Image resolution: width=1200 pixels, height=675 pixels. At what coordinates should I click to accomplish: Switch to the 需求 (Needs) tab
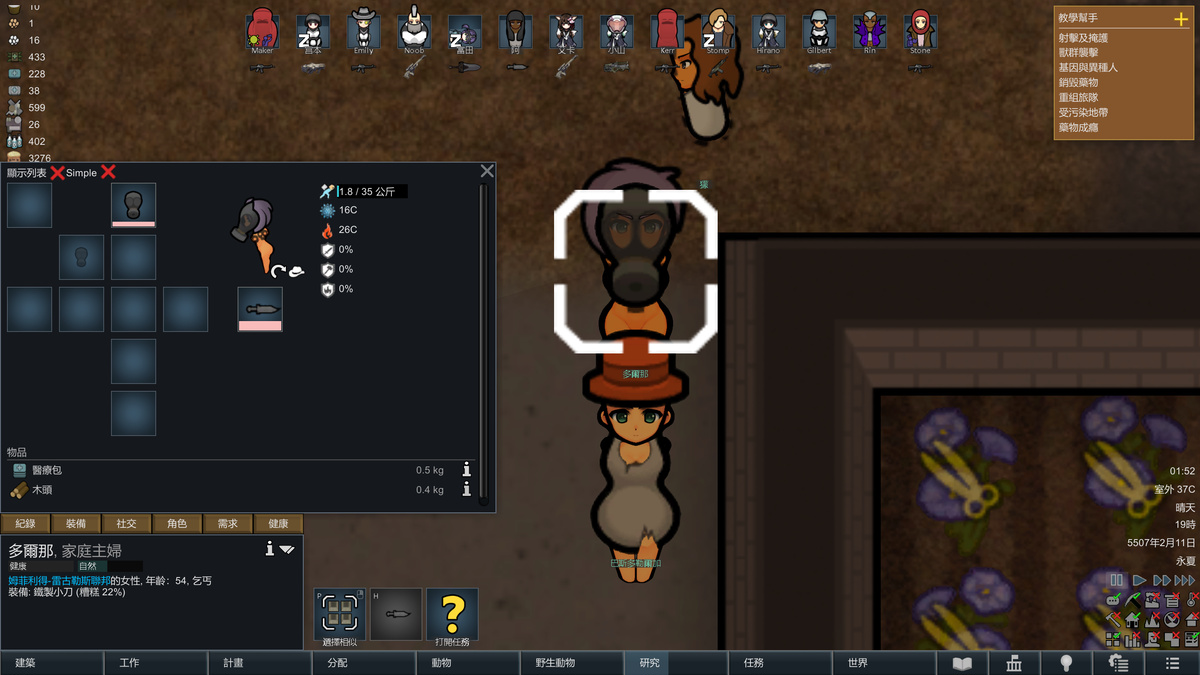(228, 523)
